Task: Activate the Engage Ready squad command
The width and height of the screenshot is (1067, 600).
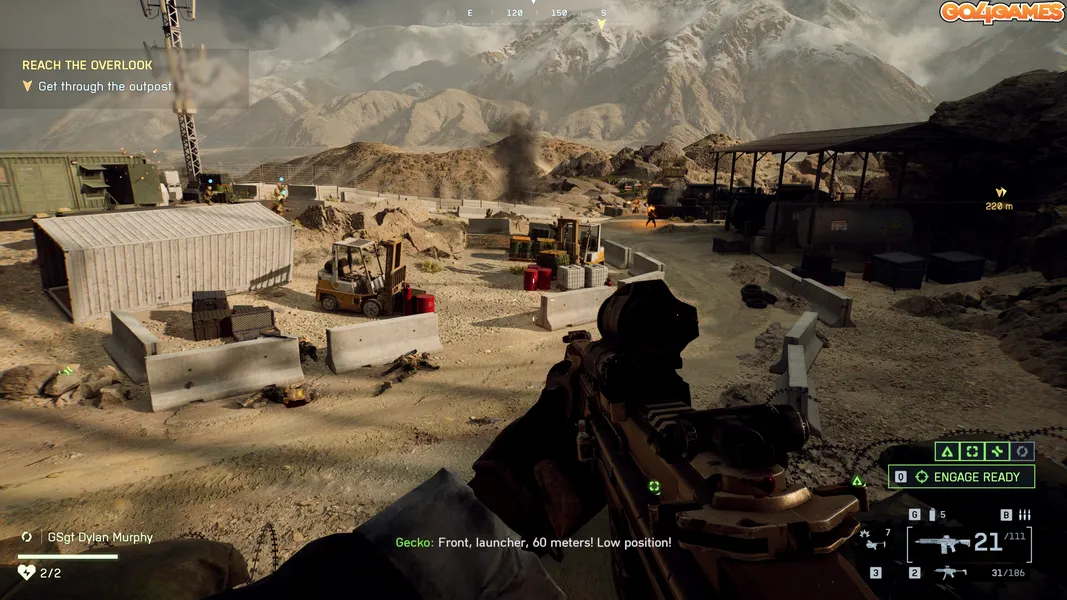Action: [x=962, y=477]
